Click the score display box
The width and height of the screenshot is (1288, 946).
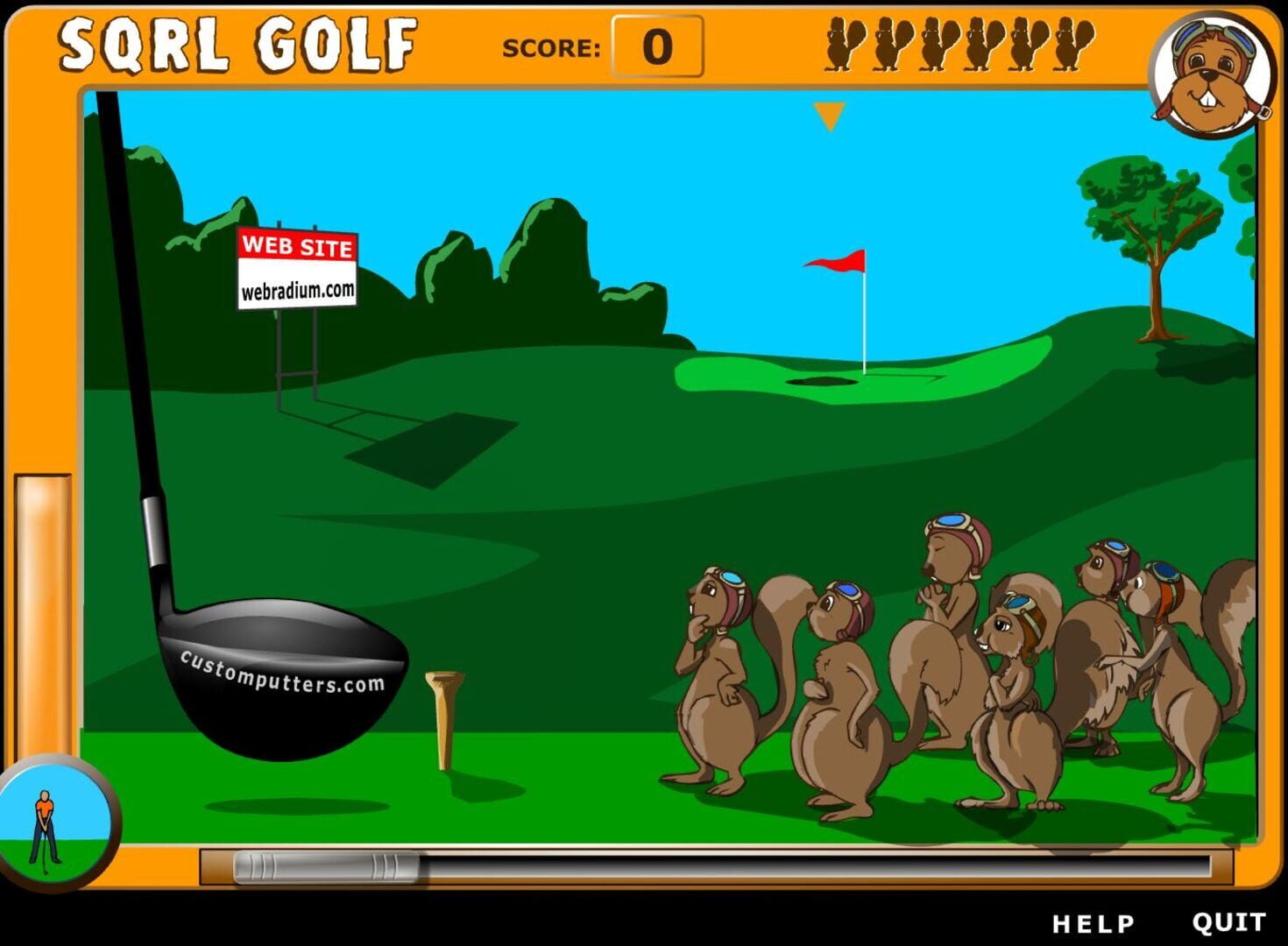coord(656,44)
